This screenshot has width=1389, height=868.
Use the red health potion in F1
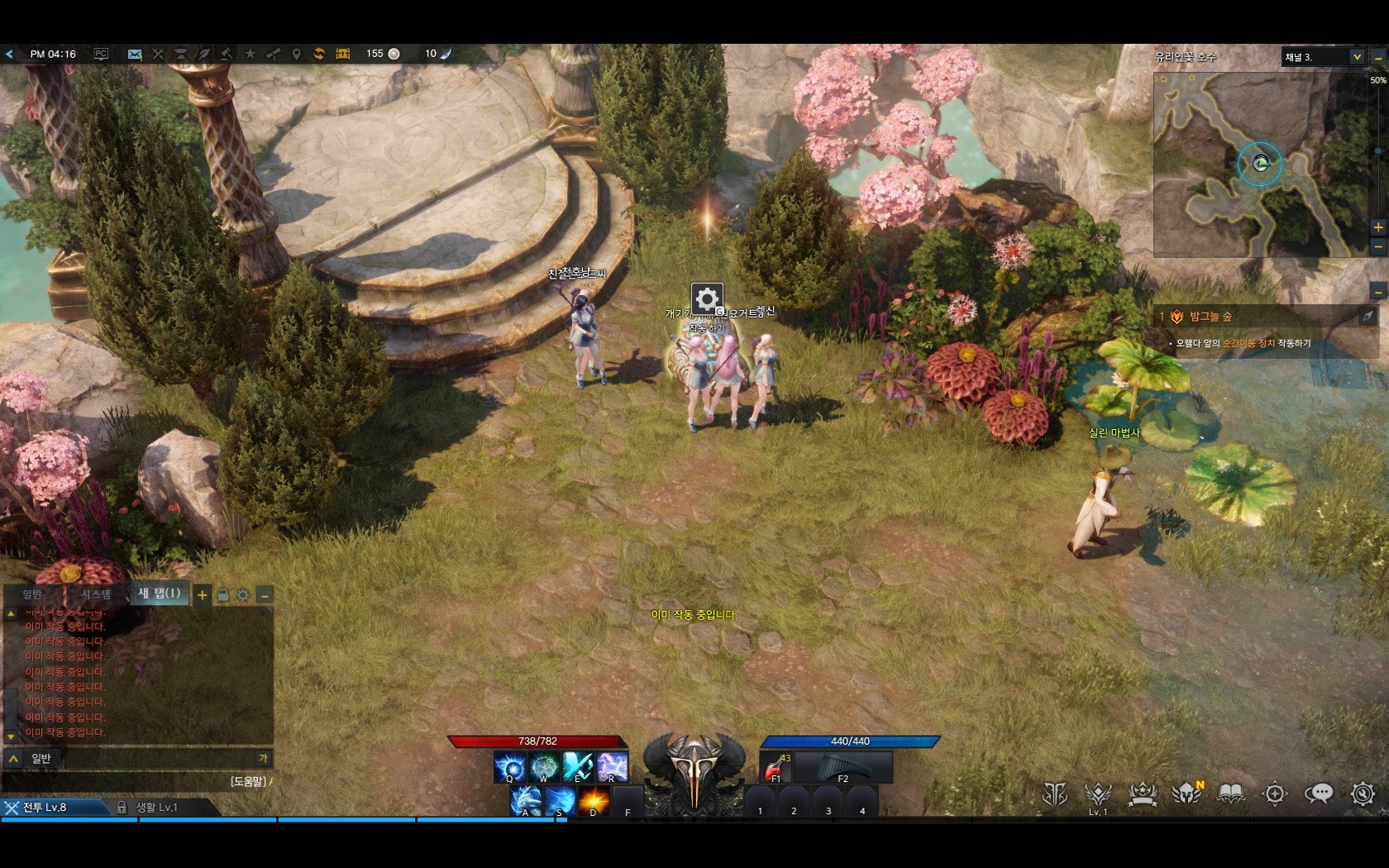click(776, 768)
